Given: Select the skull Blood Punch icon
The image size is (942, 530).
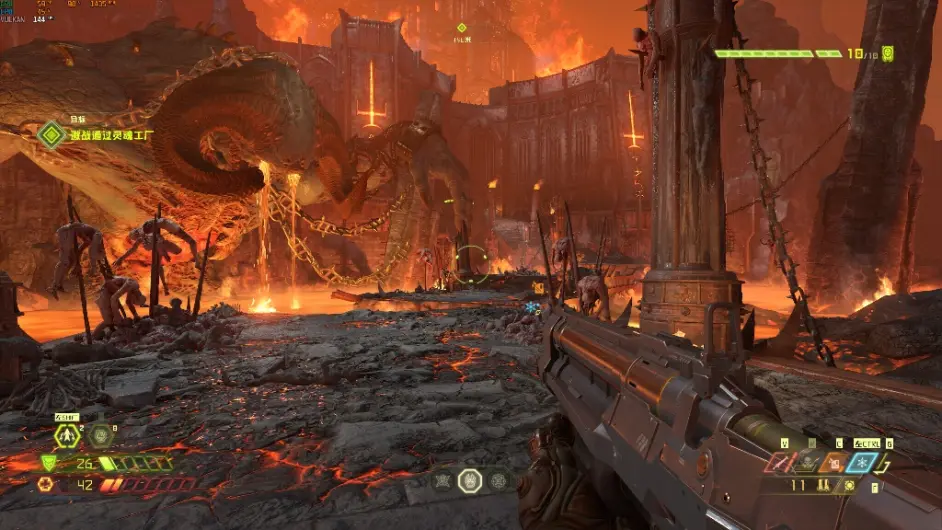Looking at the screenshot, I should pyautogui.click(x=806, y=463).
